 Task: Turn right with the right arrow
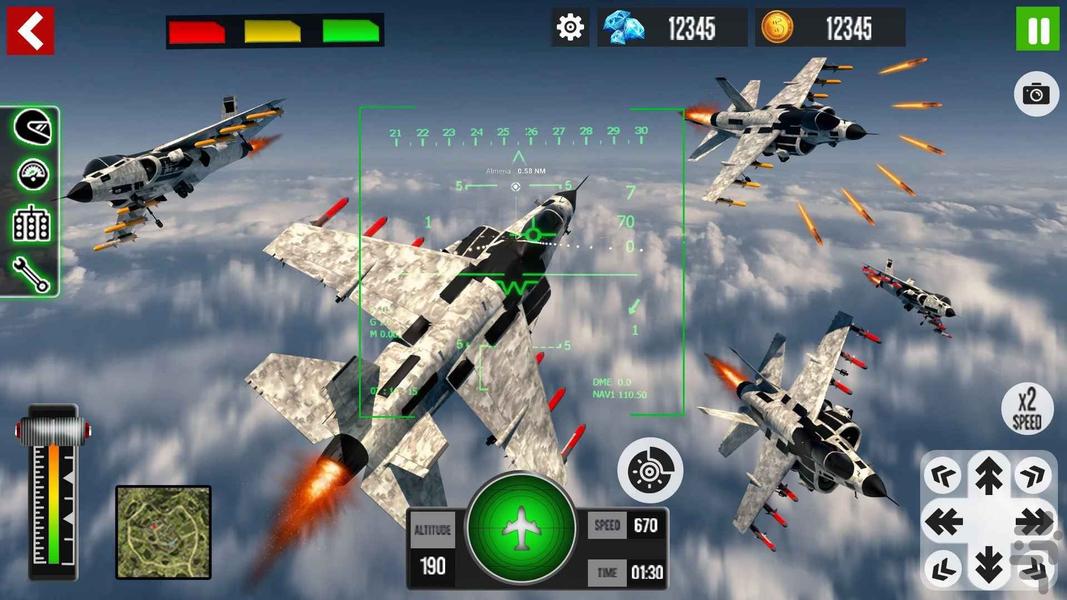click(x=1034, y=521)
